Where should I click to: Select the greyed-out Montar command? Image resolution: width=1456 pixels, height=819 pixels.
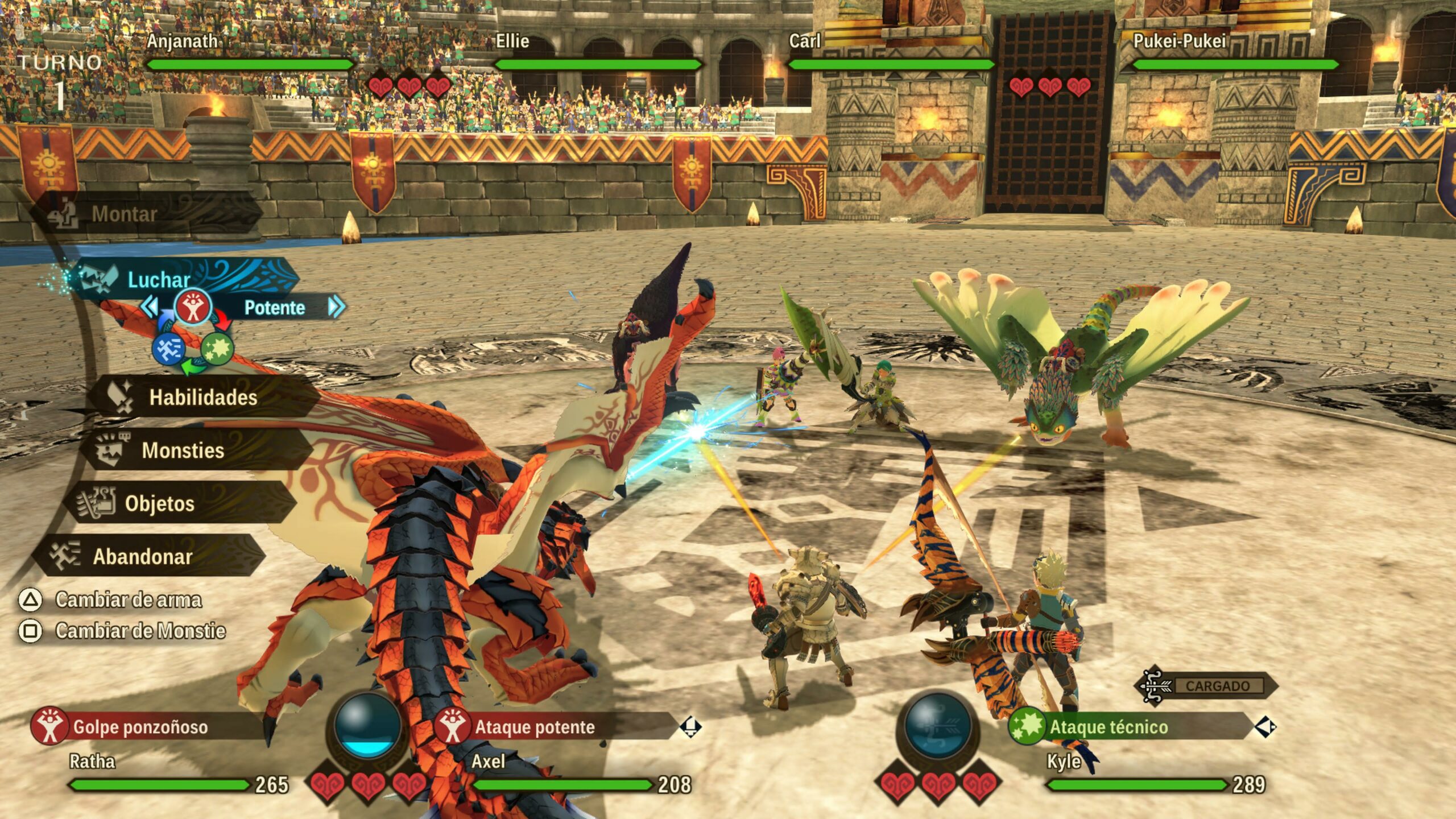pyautogui.click(x=124, y=214)
